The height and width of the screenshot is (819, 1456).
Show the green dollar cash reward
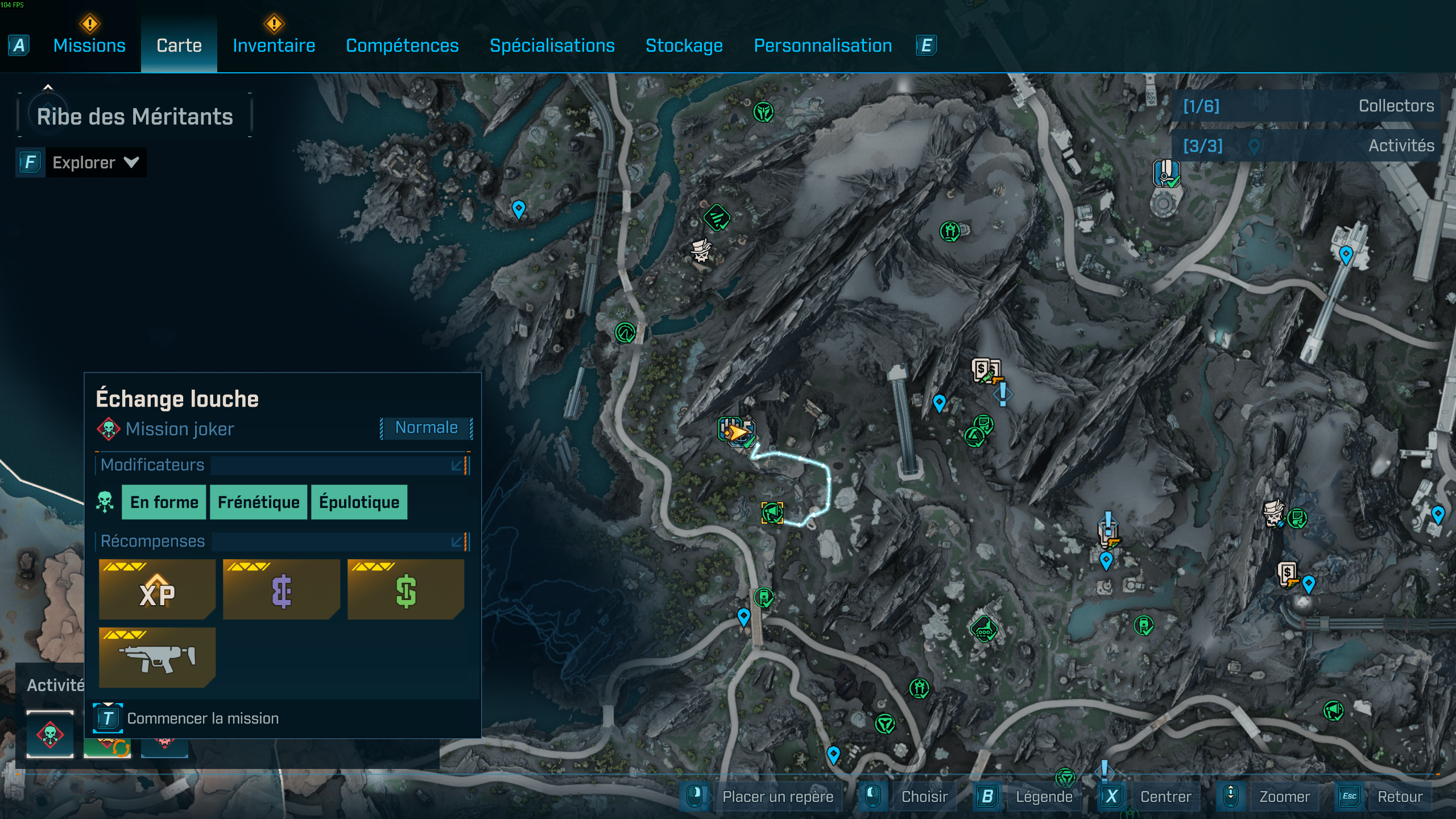coord(406,589)
